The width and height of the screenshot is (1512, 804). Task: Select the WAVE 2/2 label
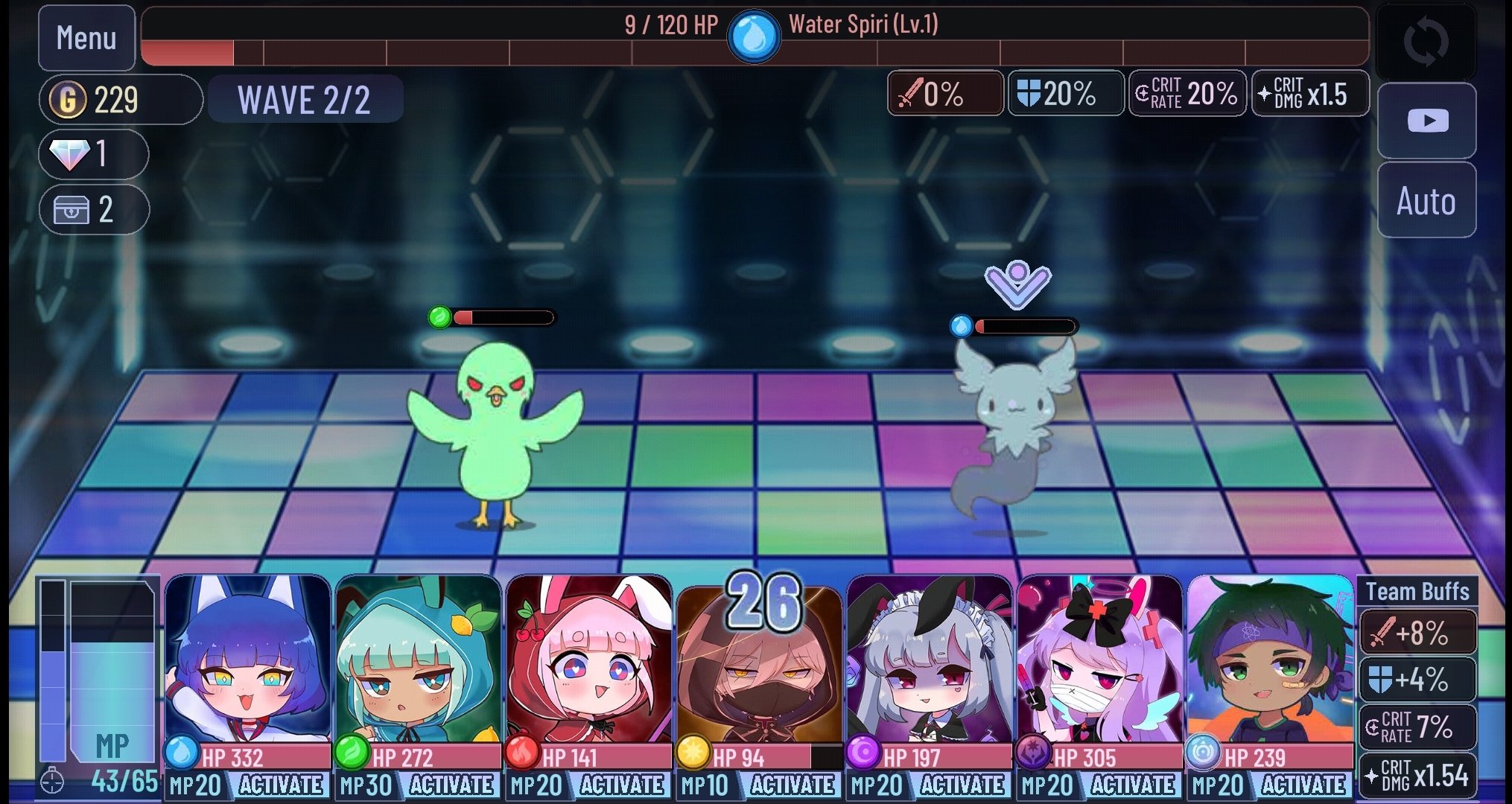pos(305,98)
